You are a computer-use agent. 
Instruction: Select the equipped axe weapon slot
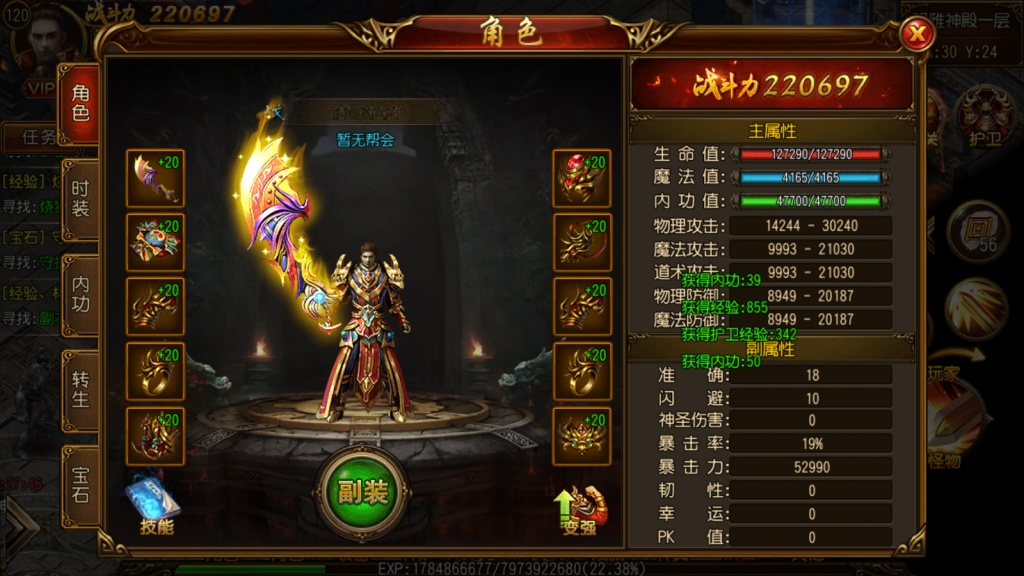coord(155,178)
